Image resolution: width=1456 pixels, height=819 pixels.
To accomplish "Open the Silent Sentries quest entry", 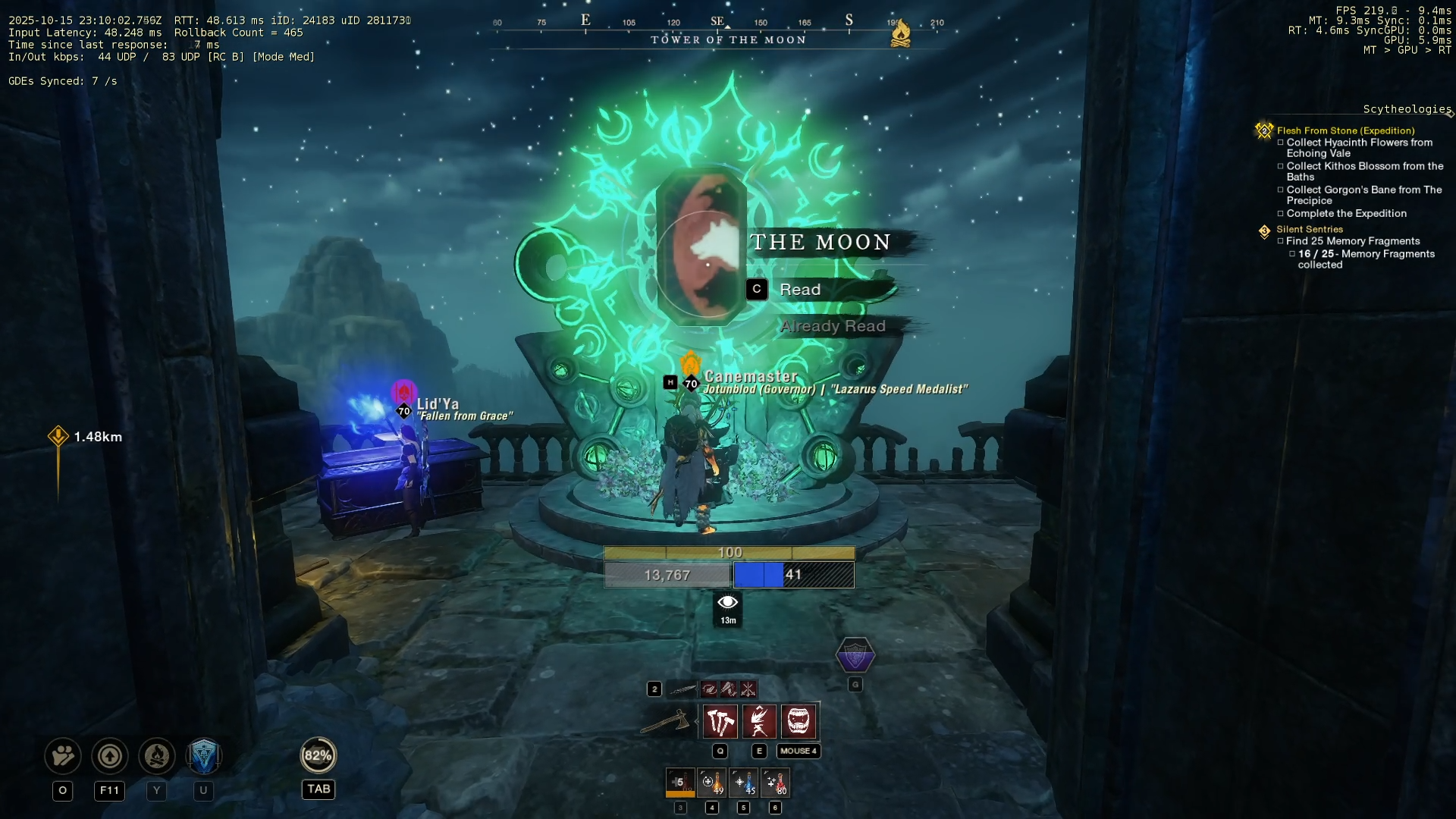I will (x=1309, y=229).
